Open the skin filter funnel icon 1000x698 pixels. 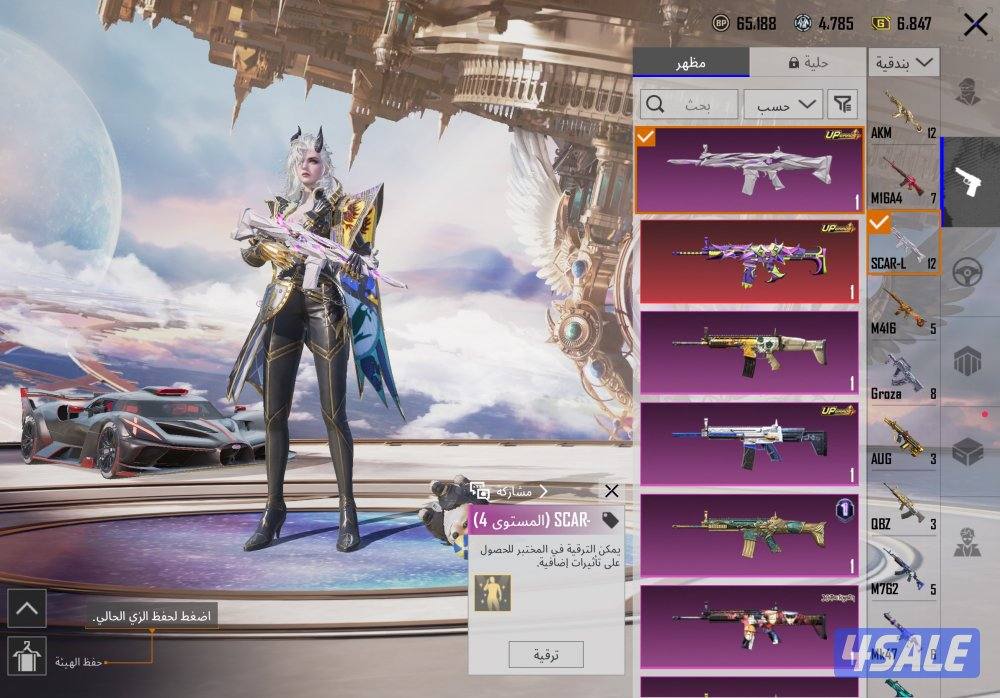[844, 104]
